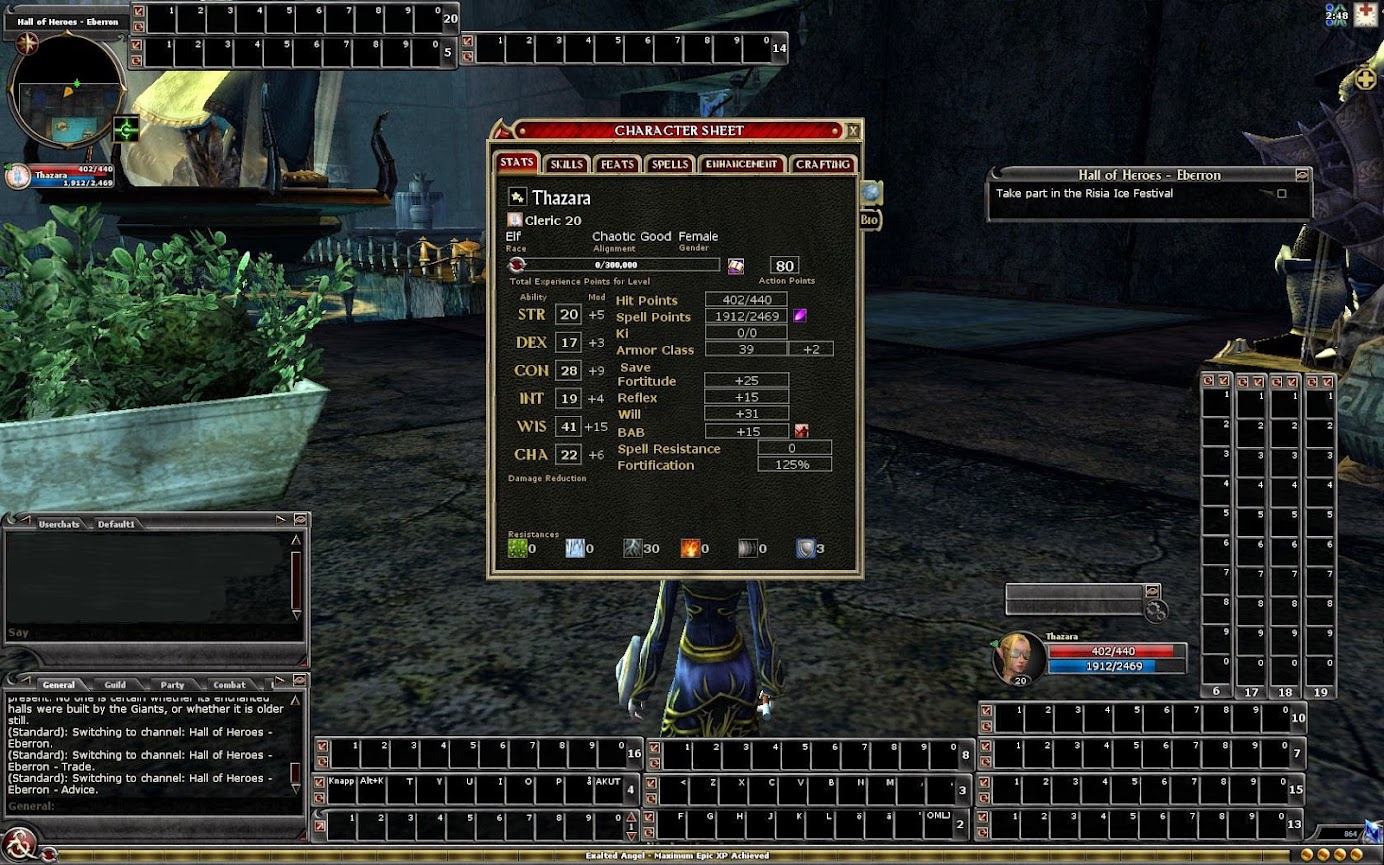Click the purple gem beside Spell Points
Image resolution: width=1384 pixels, height=865 pixels.
pyautogui.click(x=800, y=316)
